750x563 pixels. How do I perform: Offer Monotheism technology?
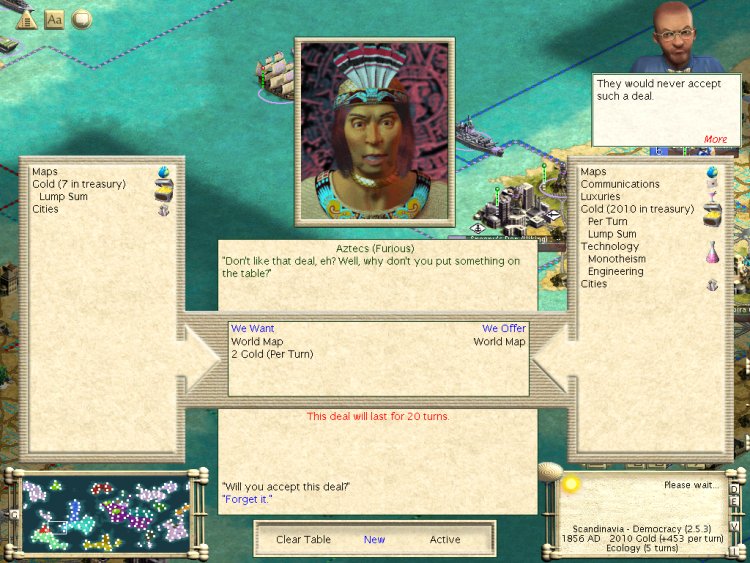click(616, 259)
